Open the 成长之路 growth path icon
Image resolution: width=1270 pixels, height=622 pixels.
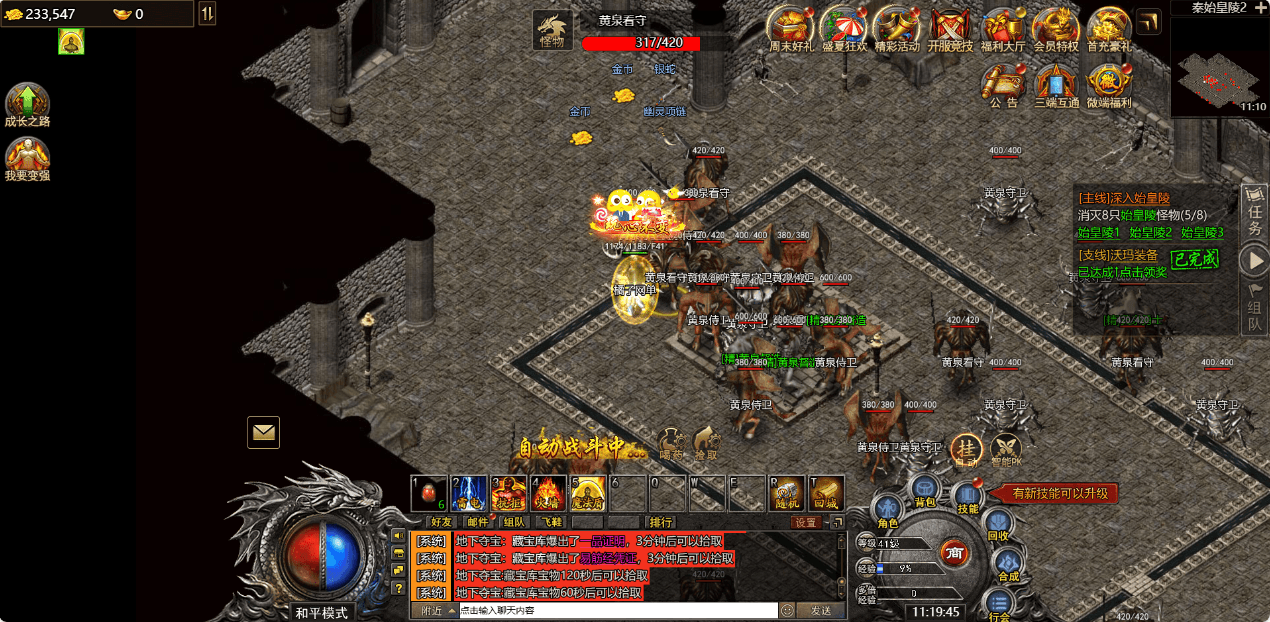(27, 103)
